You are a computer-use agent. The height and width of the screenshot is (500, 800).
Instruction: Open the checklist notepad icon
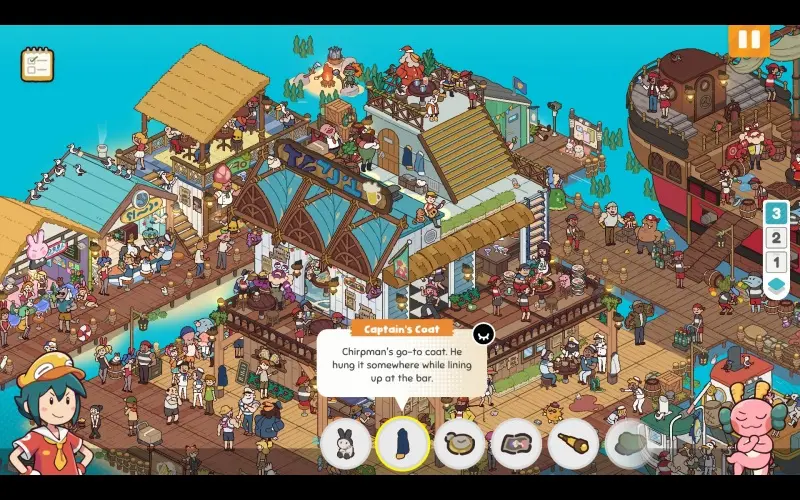pyautogui.click(x=37, y=65)
